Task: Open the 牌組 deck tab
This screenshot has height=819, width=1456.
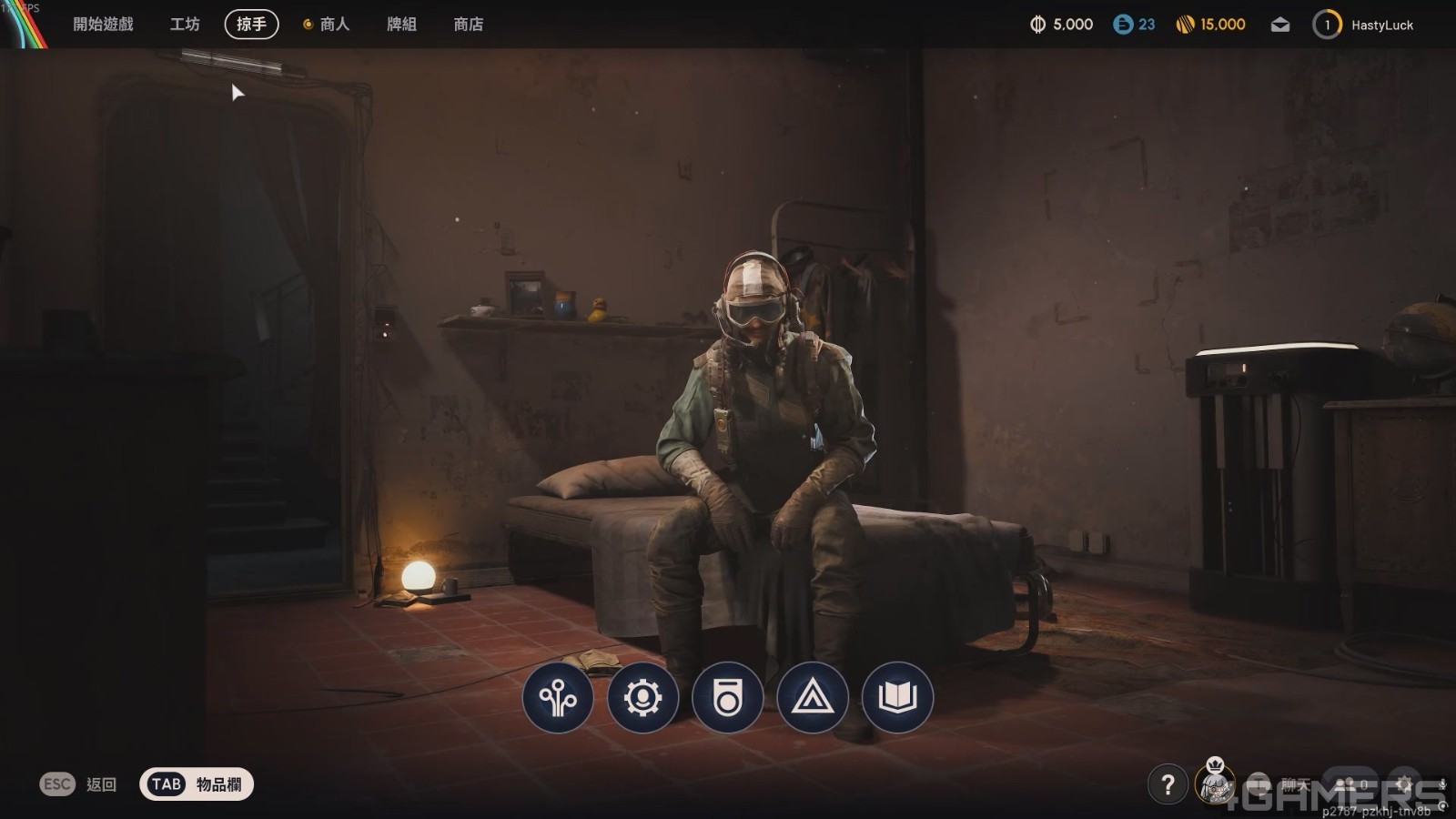Action: pos(401,25)
